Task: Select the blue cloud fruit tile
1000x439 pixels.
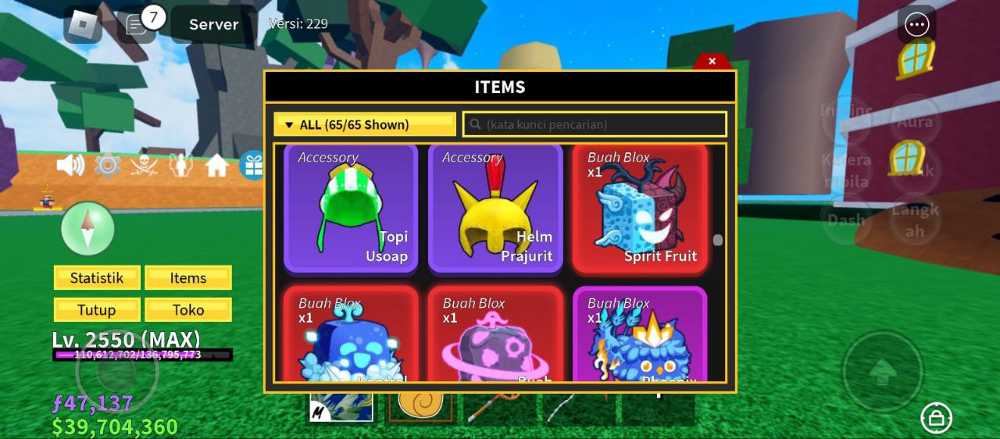Action: tap(351, 336)
